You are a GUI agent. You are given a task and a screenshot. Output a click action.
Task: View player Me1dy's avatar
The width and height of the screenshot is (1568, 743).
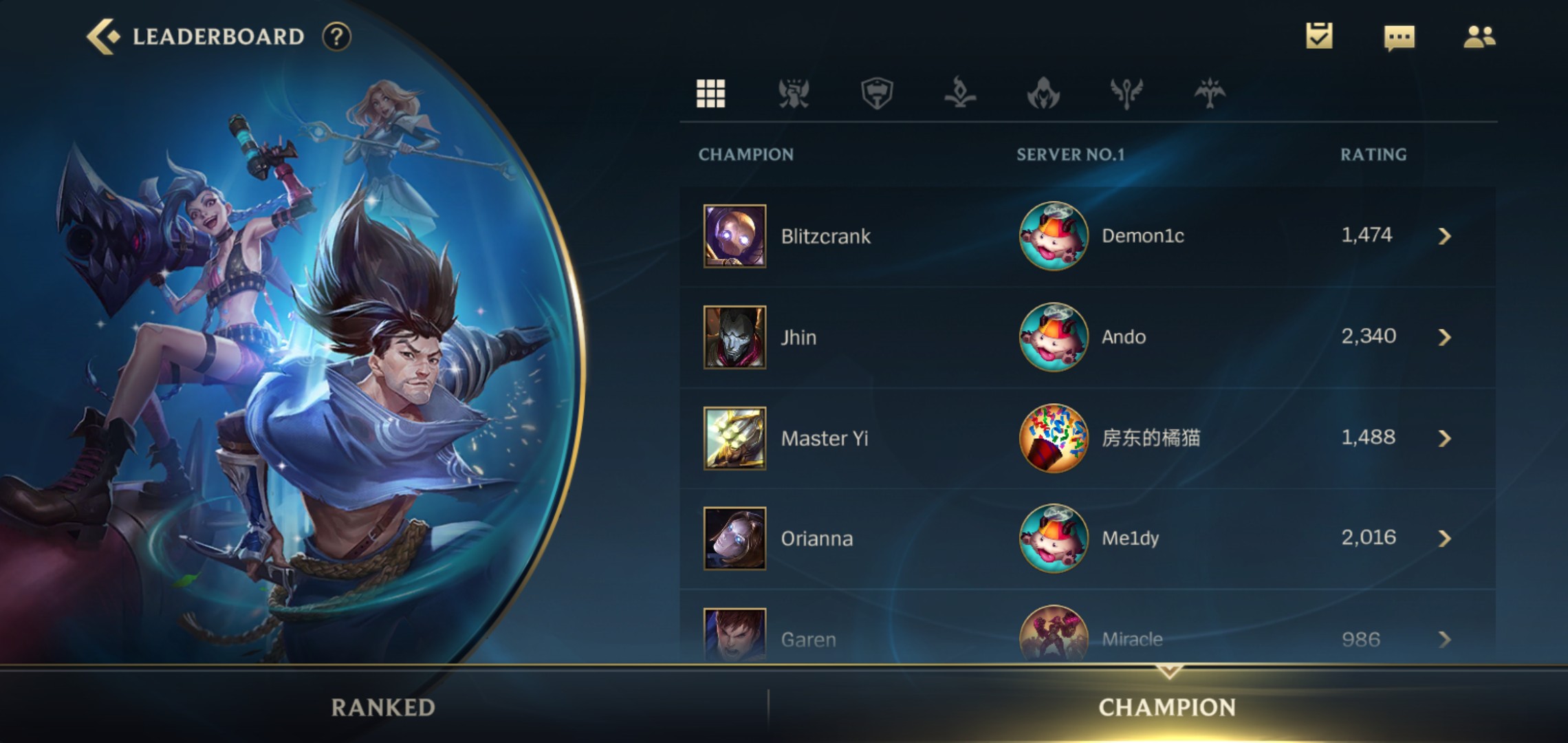pos(1053,539)
